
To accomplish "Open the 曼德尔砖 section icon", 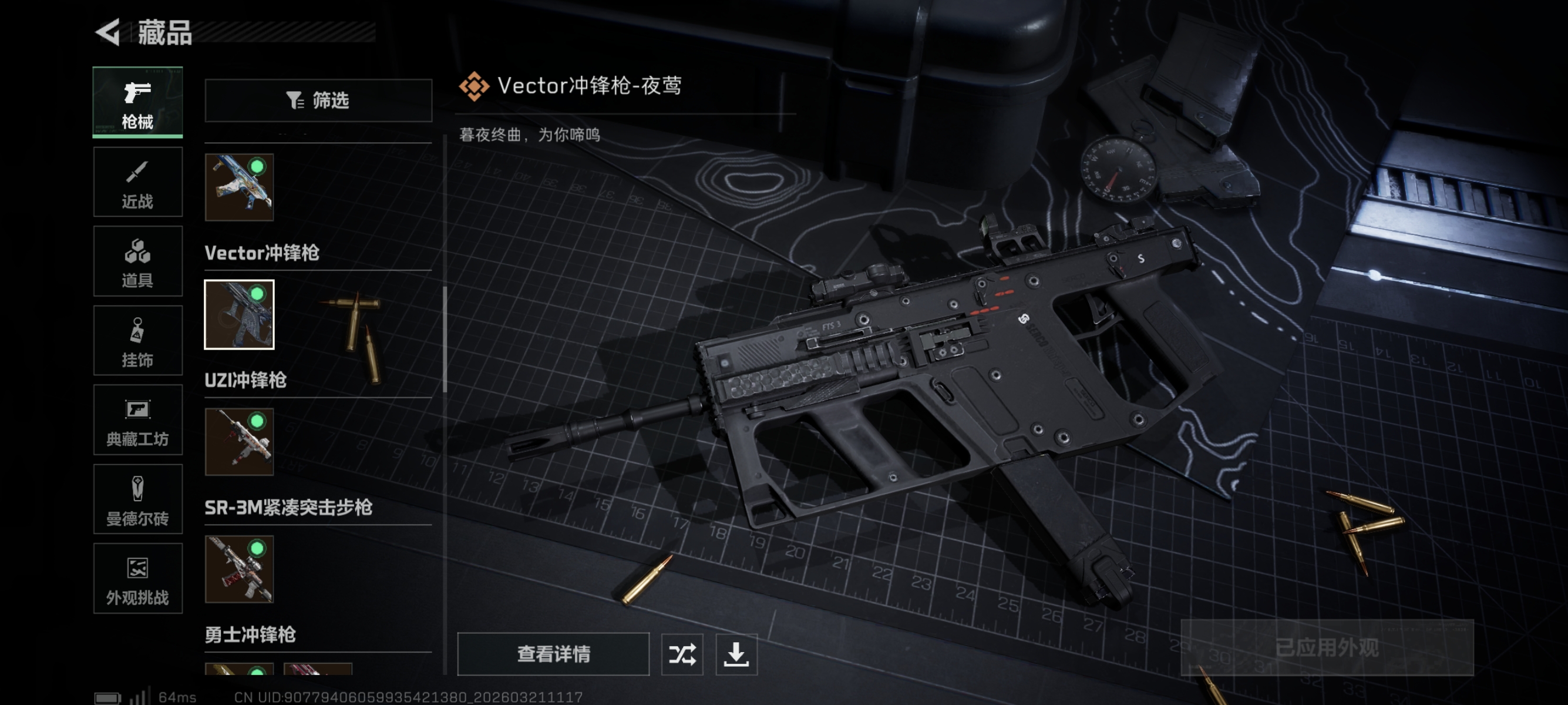I will 137,499.
